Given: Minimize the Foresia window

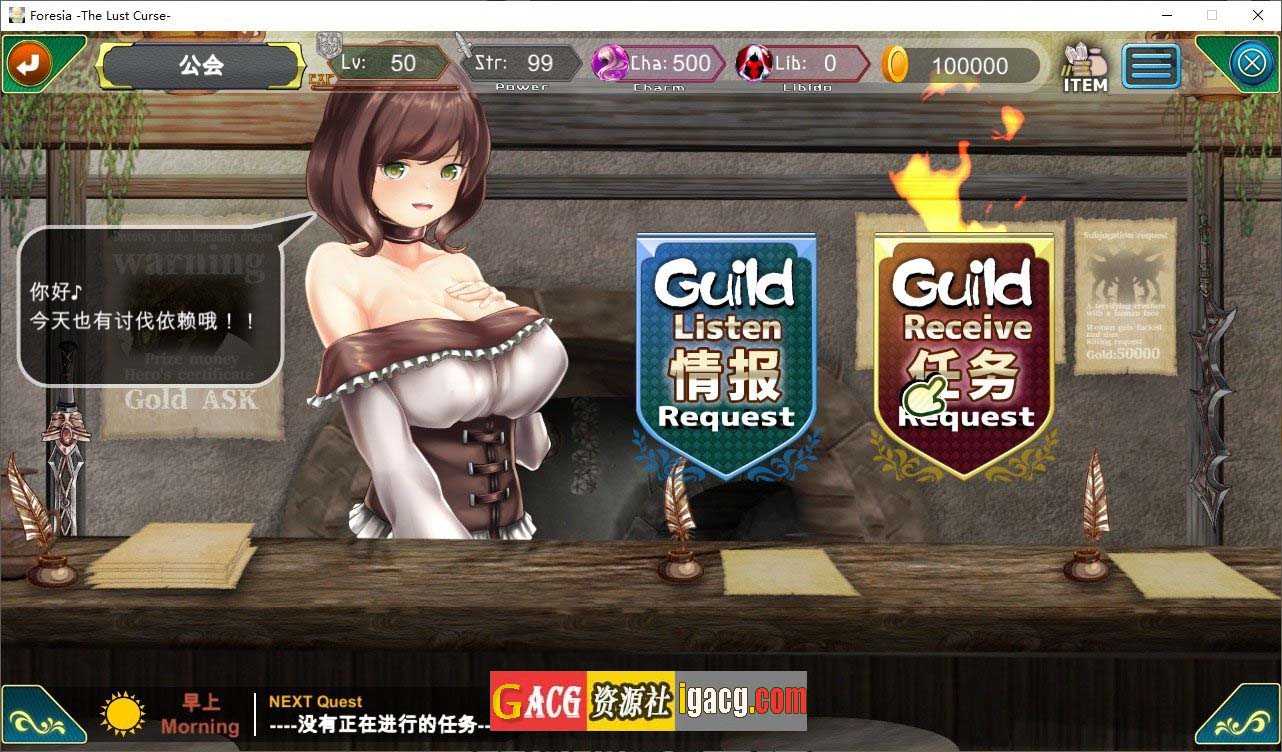Looking at the screenshot, I should point(1166,15).
